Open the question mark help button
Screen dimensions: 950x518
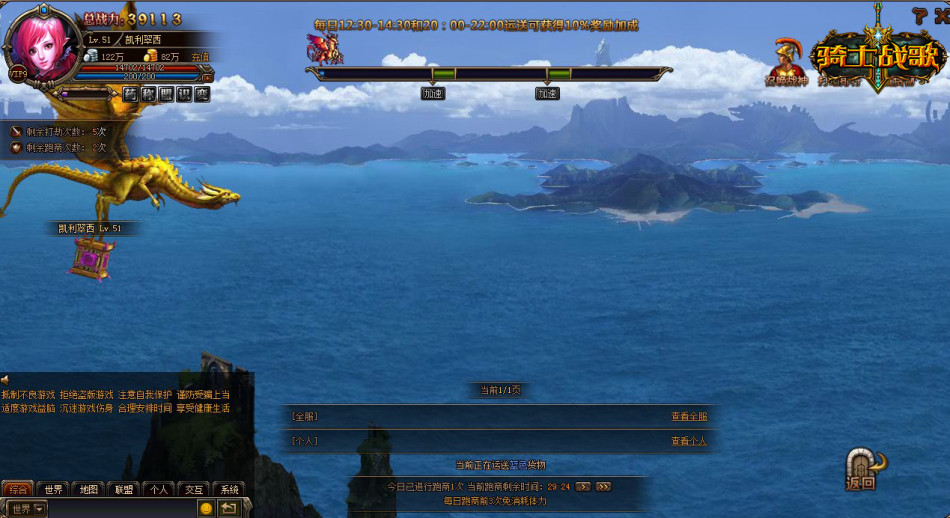click(918, 14)
